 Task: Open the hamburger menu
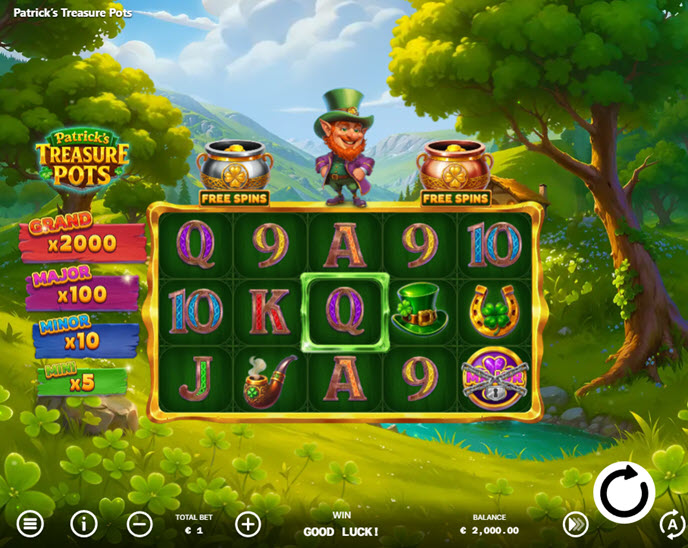coord(30,523)
